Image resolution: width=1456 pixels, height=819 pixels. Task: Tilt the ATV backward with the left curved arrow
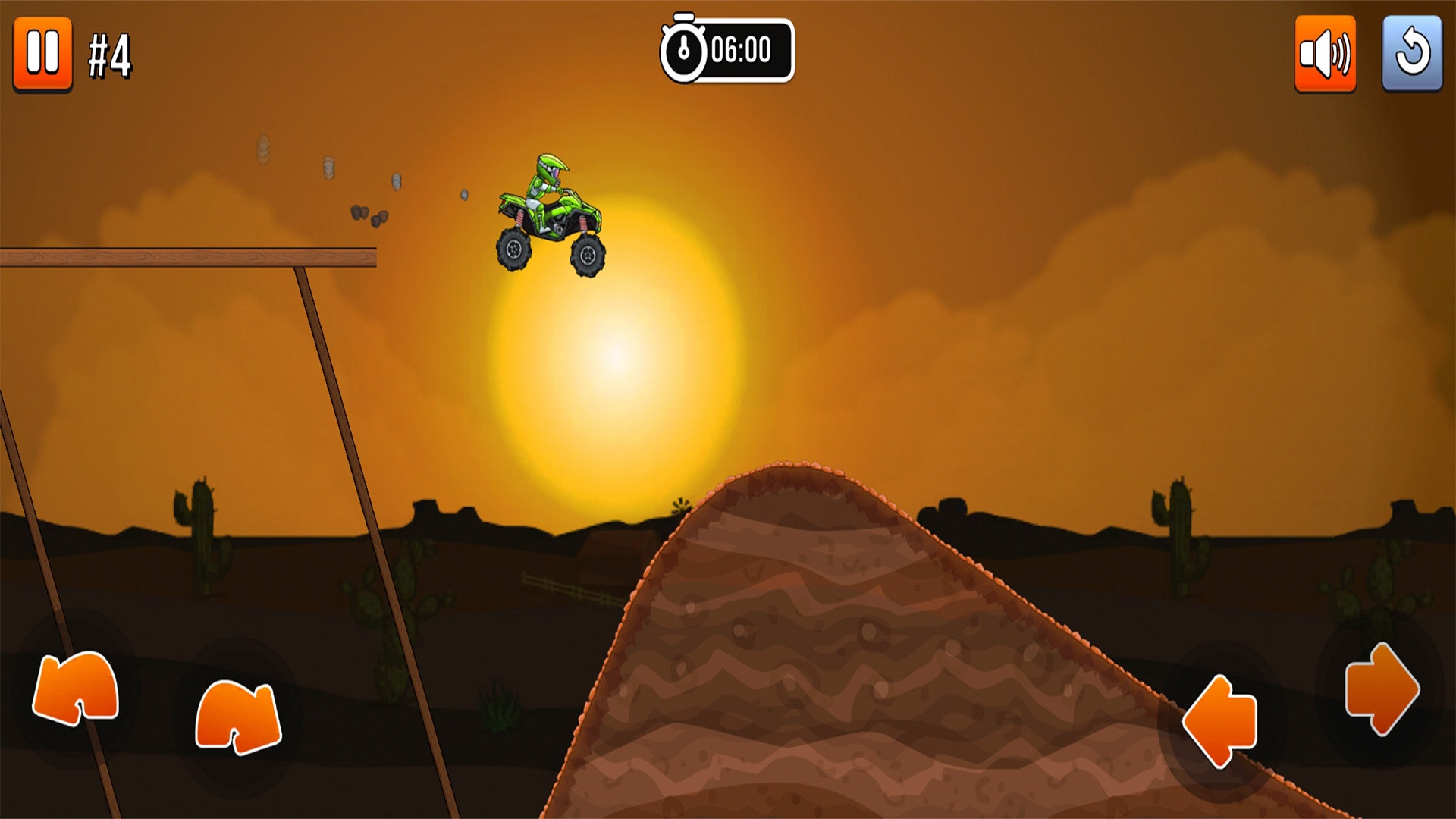[x=76, y=688]
